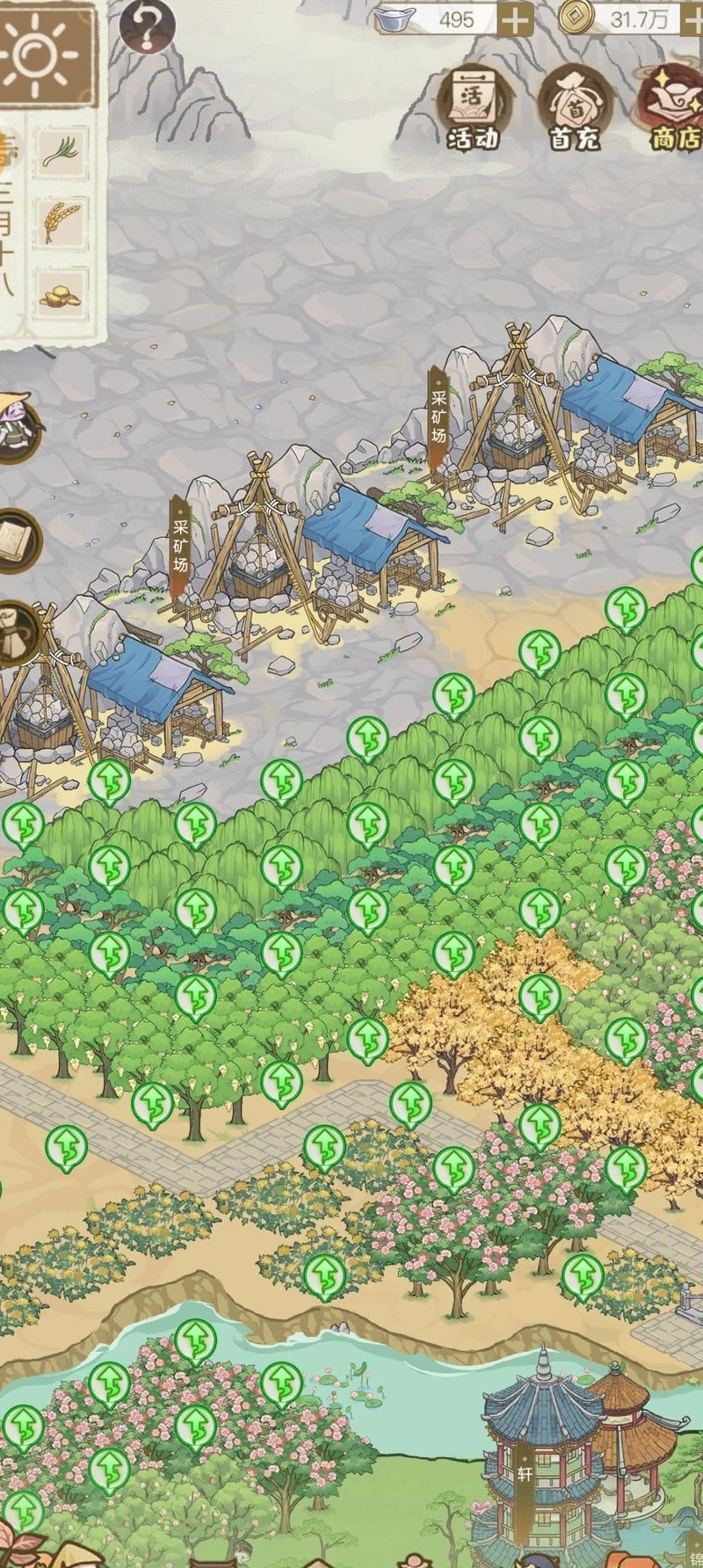Viewport: 703px width, 1568px height.
Task: Tap the 轩 pavilion name label
Action: (x=525, y=1474)
